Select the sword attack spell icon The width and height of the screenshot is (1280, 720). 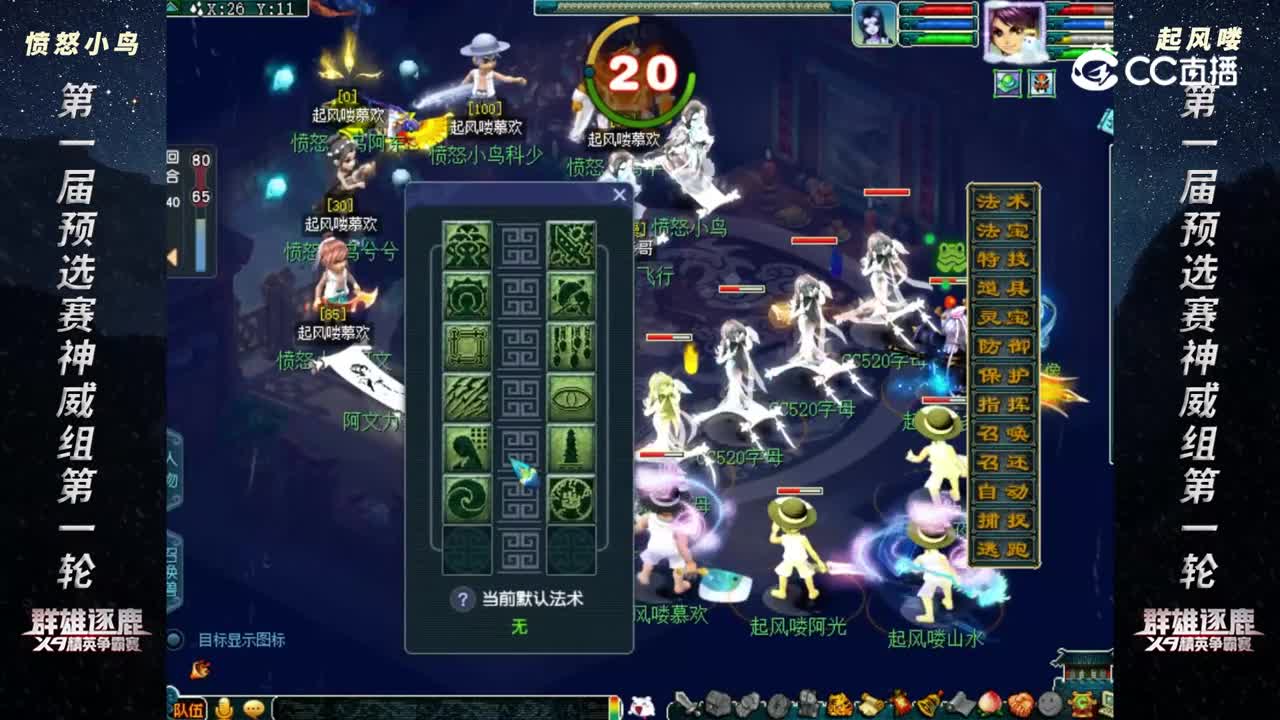click(x=569, y=244)
